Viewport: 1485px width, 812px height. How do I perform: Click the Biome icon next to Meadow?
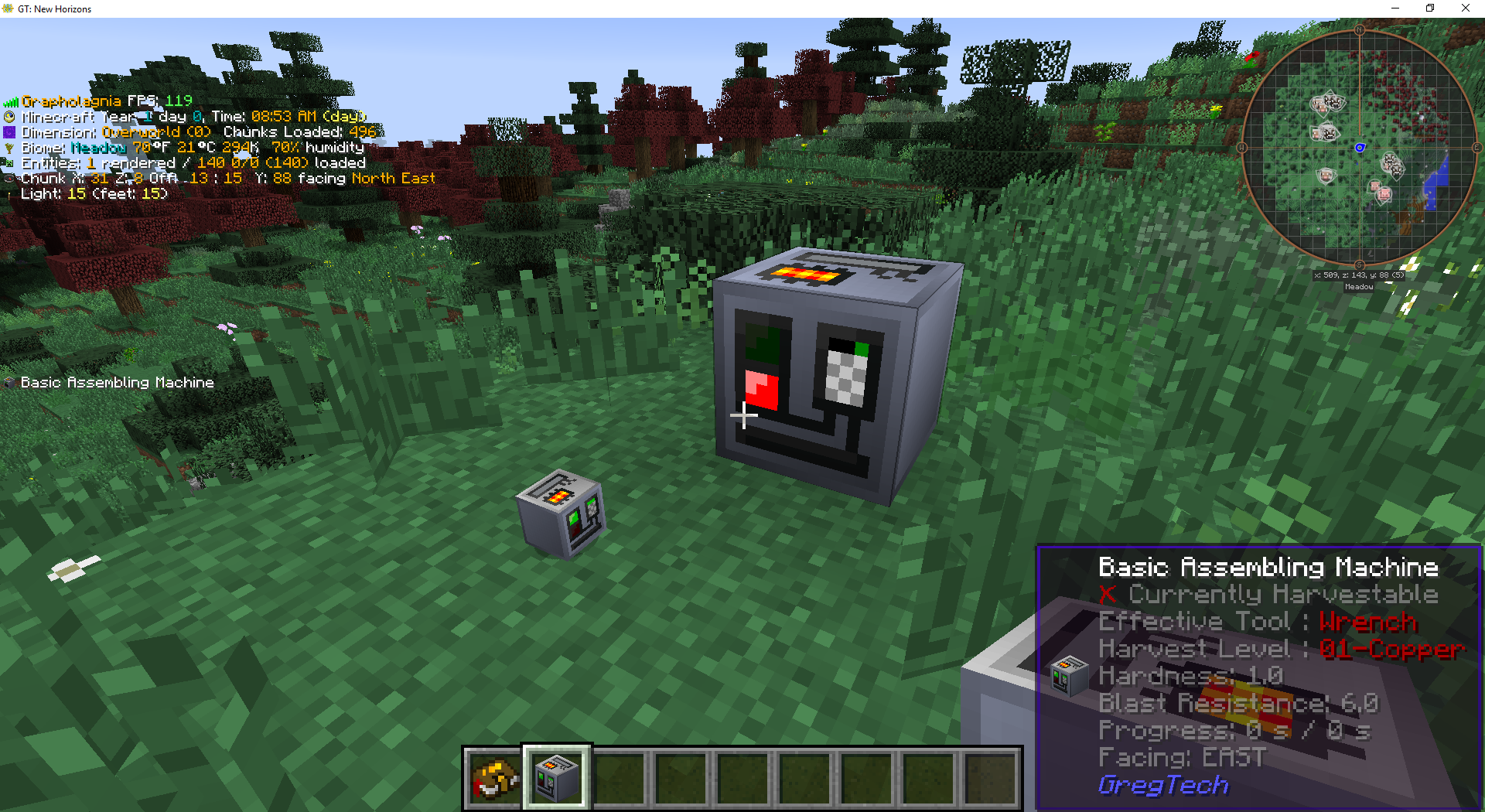pyautogui.click(x=9, y=148)
